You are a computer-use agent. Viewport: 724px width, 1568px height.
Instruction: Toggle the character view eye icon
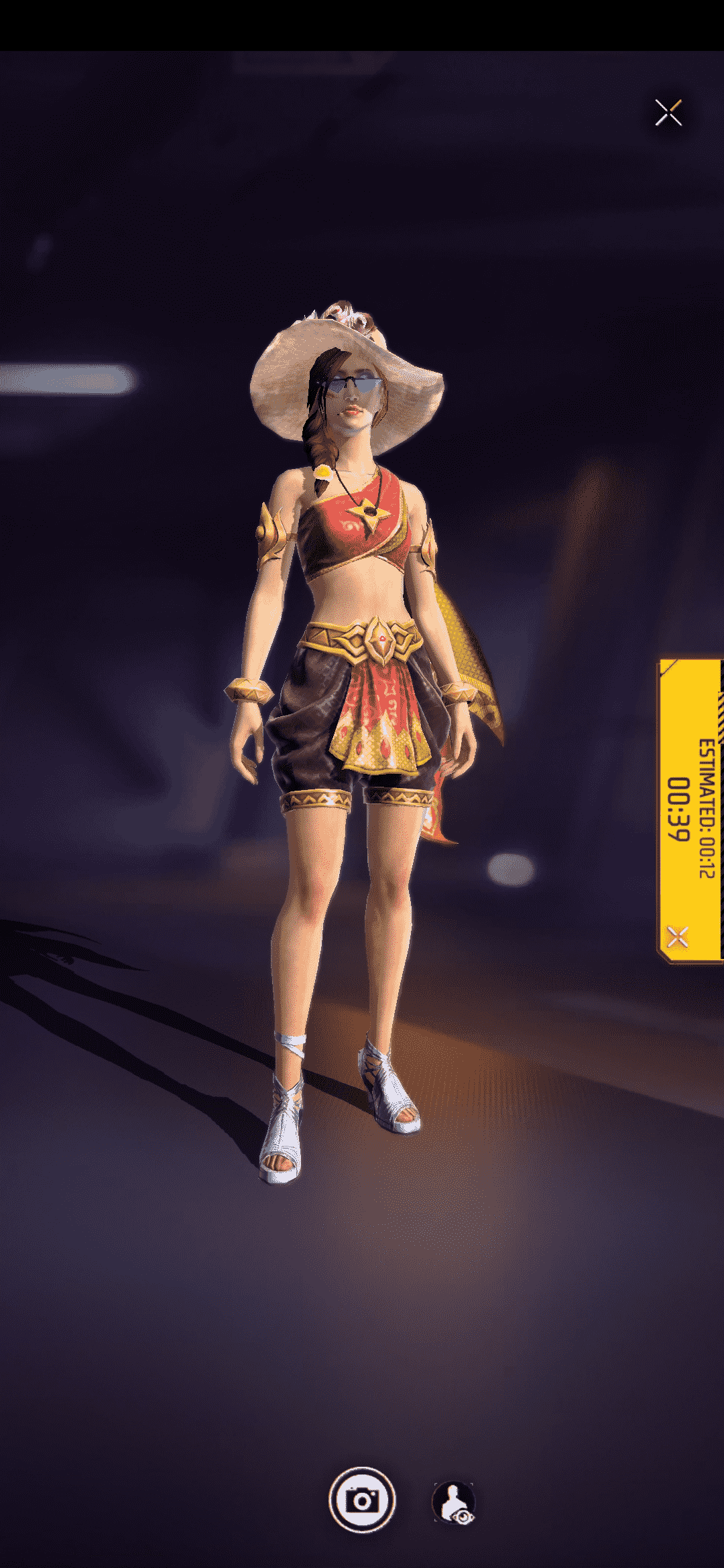click(x=455, y=1502)
